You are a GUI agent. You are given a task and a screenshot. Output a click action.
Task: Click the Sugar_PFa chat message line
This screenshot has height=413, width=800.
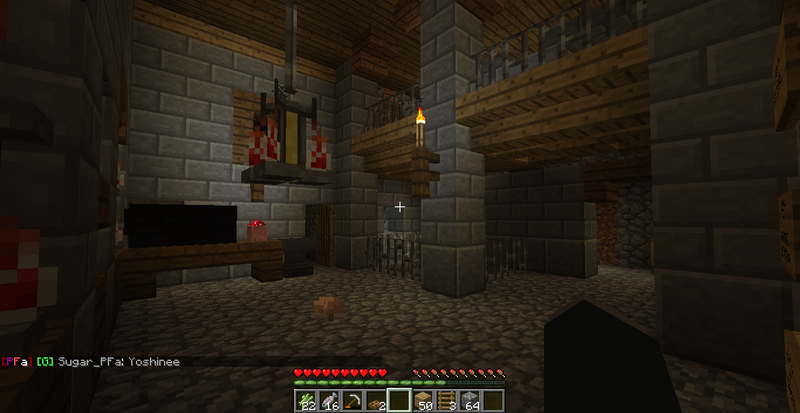pyautogui.click(x=92, y=361)
